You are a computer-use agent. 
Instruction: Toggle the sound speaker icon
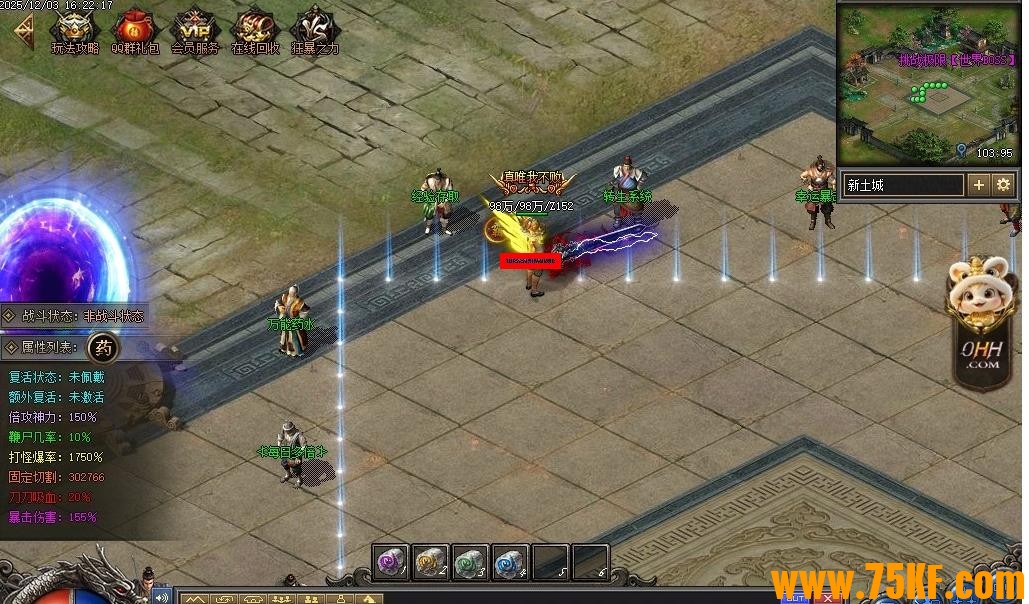(160, 597)
